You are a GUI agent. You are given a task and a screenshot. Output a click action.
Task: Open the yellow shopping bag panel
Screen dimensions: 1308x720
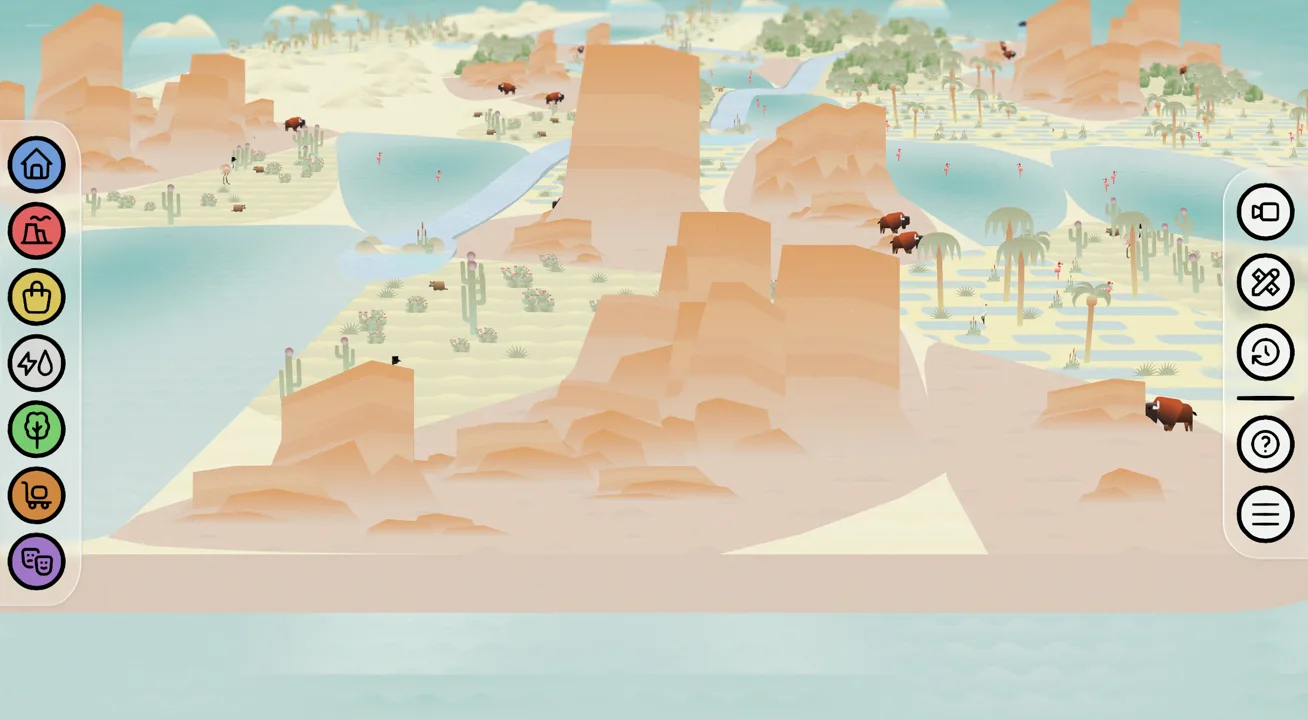click(x=36, y=296)
